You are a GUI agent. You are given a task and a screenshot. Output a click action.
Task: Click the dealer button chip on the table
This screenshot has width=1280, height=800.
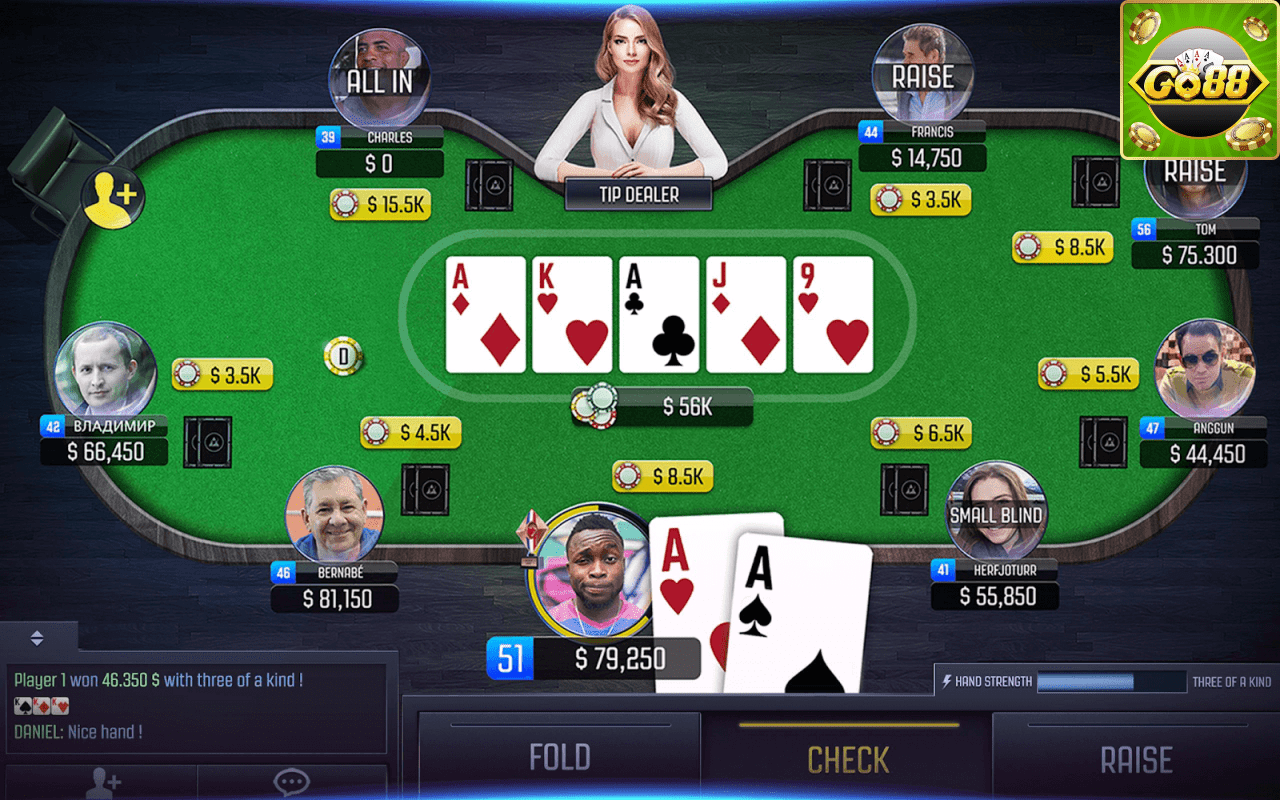pyautogui.click(x=343, y=354)
